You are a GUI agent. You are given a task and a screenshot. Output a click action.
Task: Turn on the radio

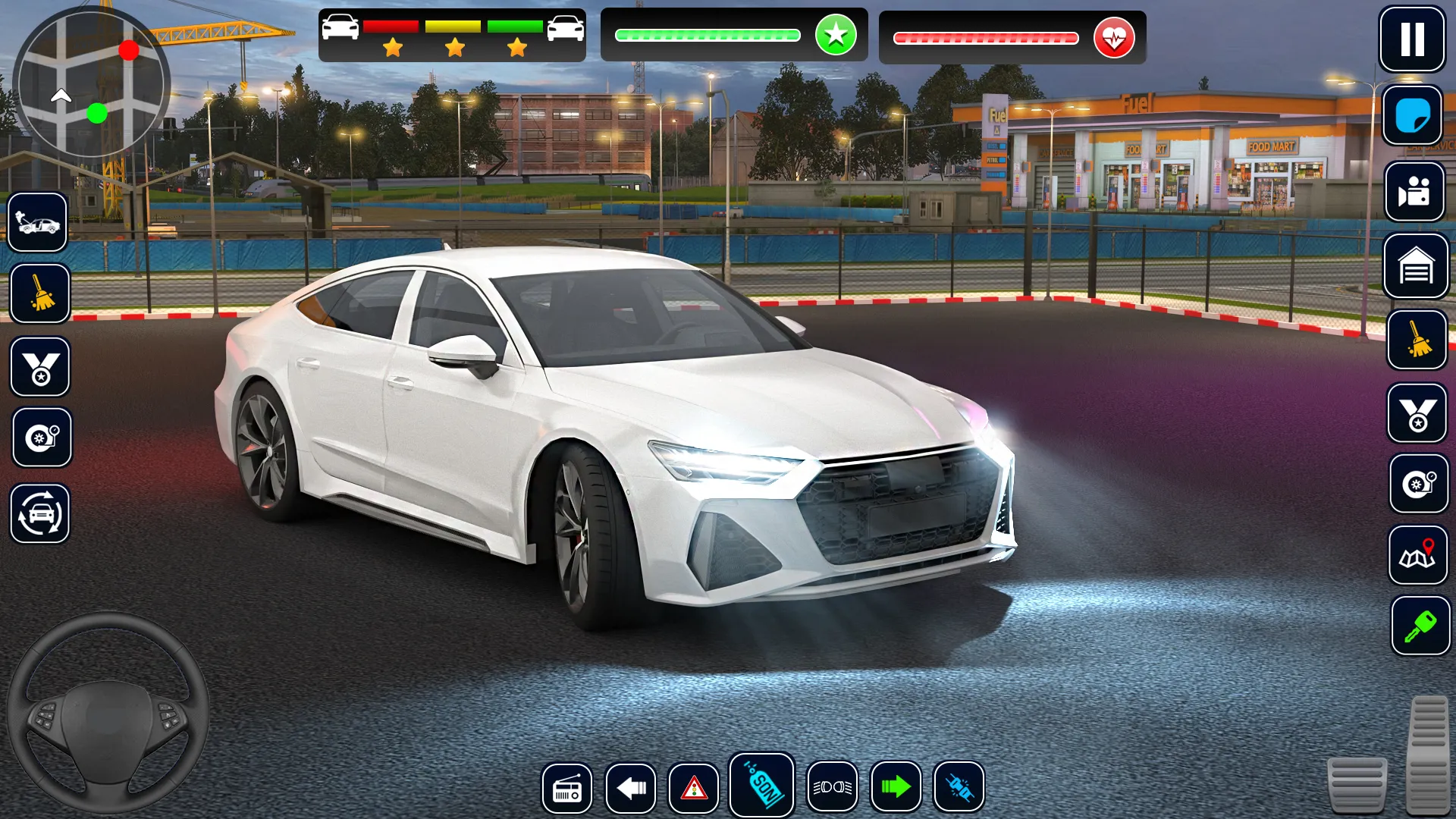pyautogui.click(x=566, y=788)
